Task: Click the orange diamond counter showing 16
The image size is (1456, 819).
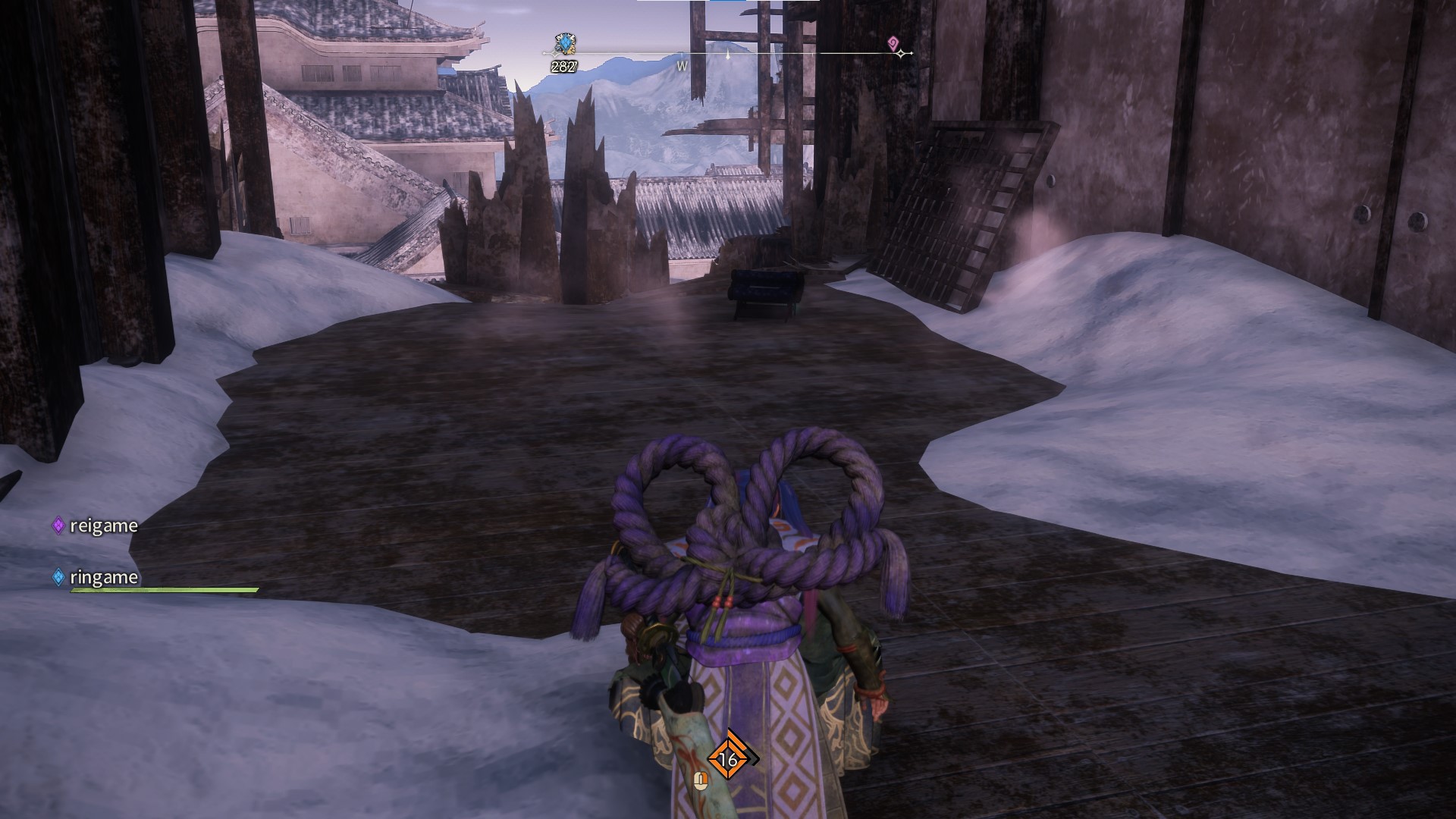Action: click(728, 758)
